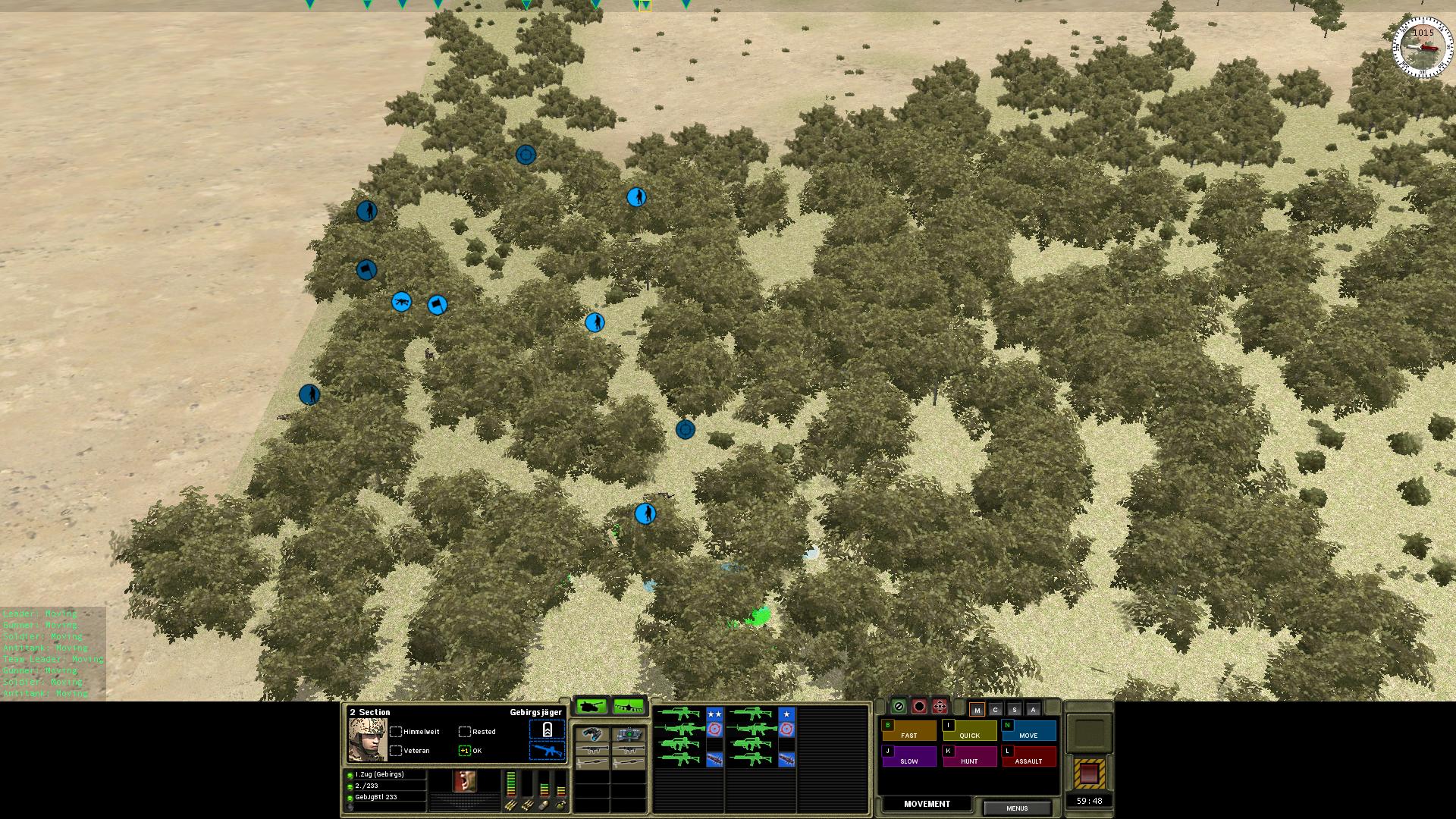The height and width of the screenshot is (819, 1456).
Task: Open the Admin command tab
Action: coord(1033,710)
